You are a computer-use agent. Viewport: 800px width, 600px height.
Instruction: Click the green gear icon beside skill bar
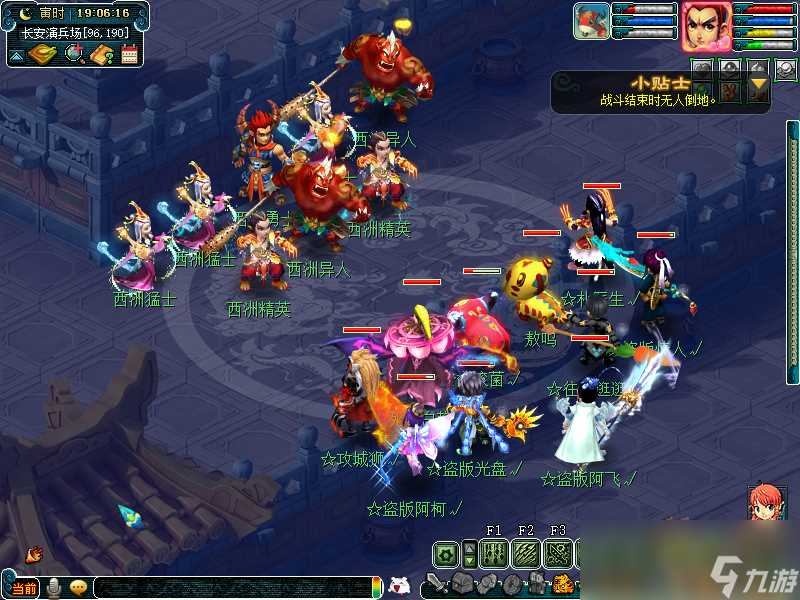tap(446, 553)
